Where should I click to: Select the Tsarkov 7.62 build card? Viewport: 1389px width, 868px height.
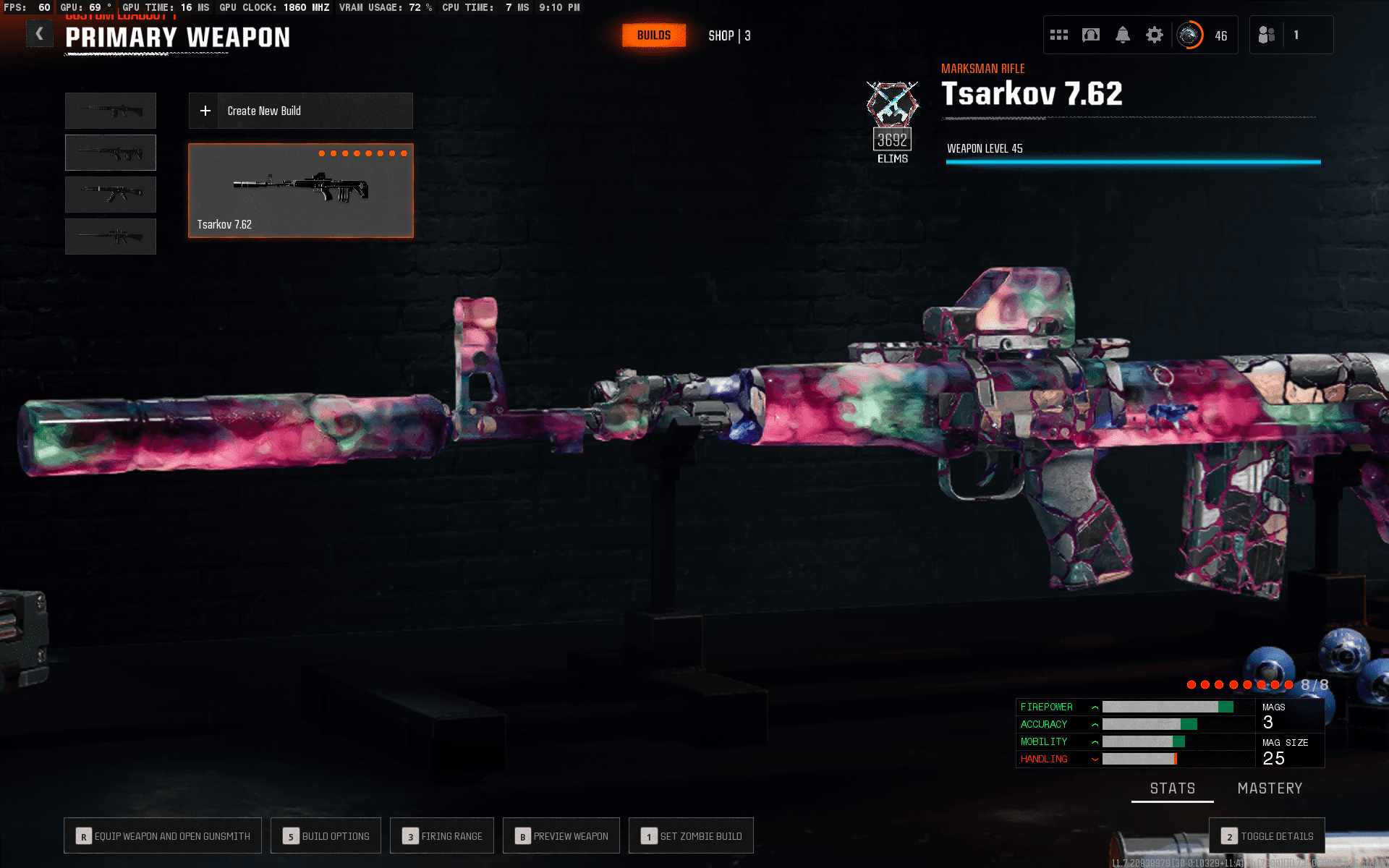click(x=300, y=190)
